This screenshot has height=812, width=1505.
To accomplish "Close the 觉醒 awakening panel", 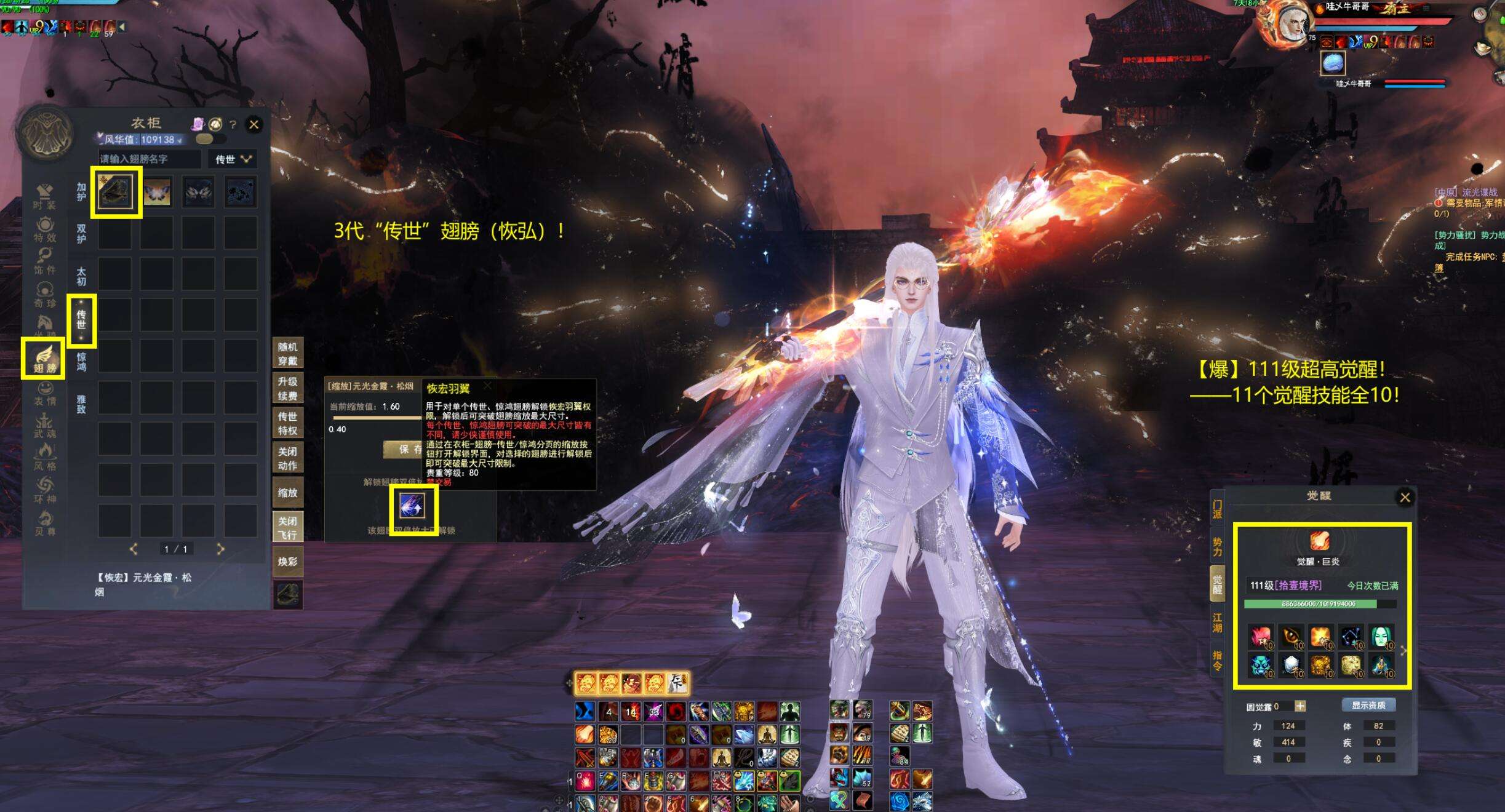I will 1405,497.
